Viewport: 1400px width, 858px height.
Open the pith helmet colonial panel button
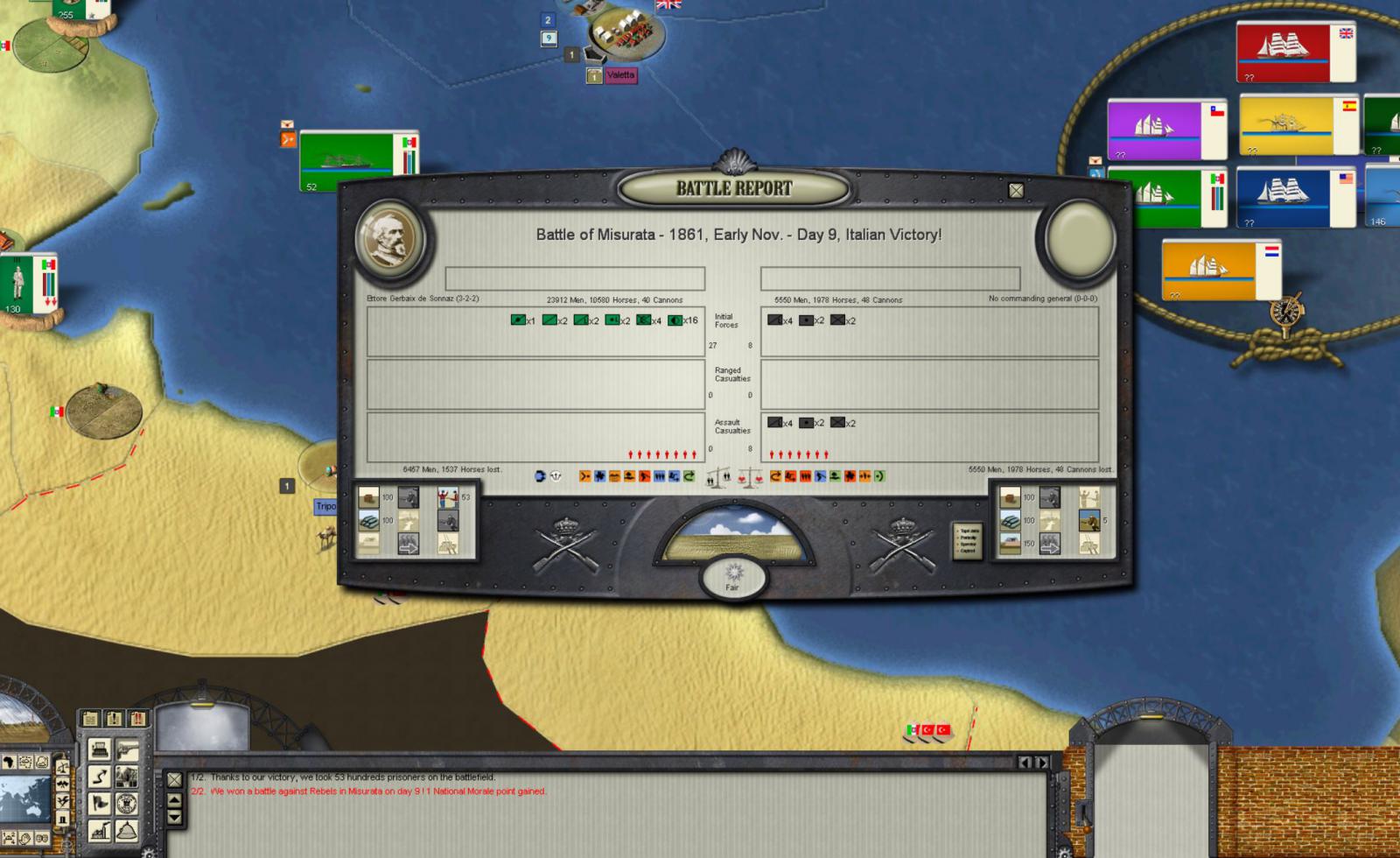click(127, 830)
